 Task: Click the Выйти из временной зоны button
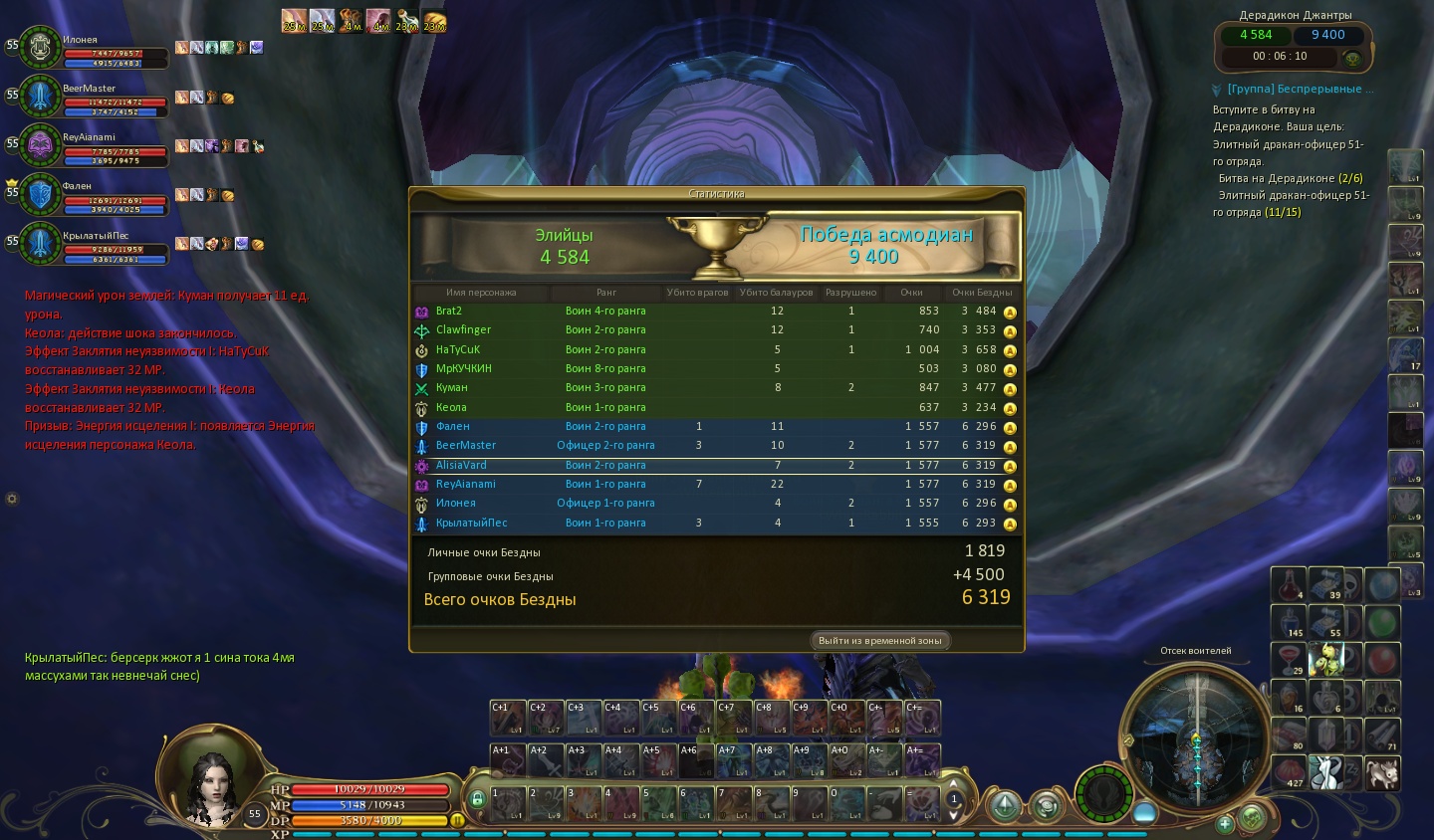[x=879, y=640]
